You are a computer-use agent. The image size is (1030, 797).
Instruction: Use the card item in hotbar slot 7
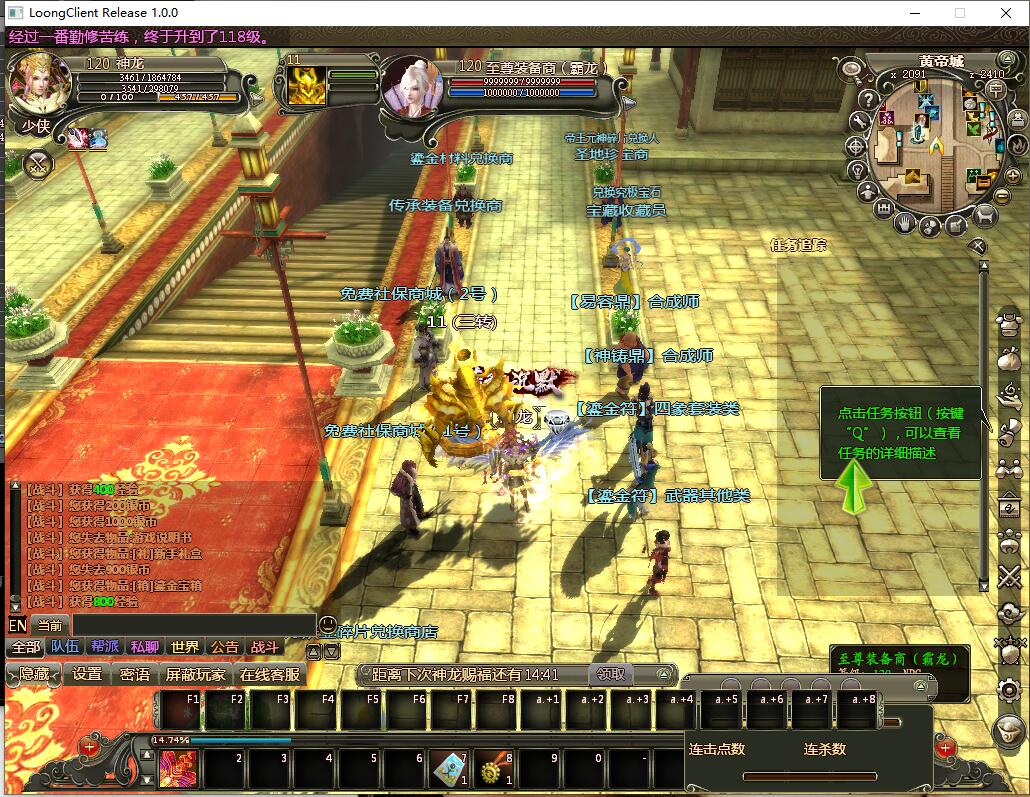pos(449,768)
